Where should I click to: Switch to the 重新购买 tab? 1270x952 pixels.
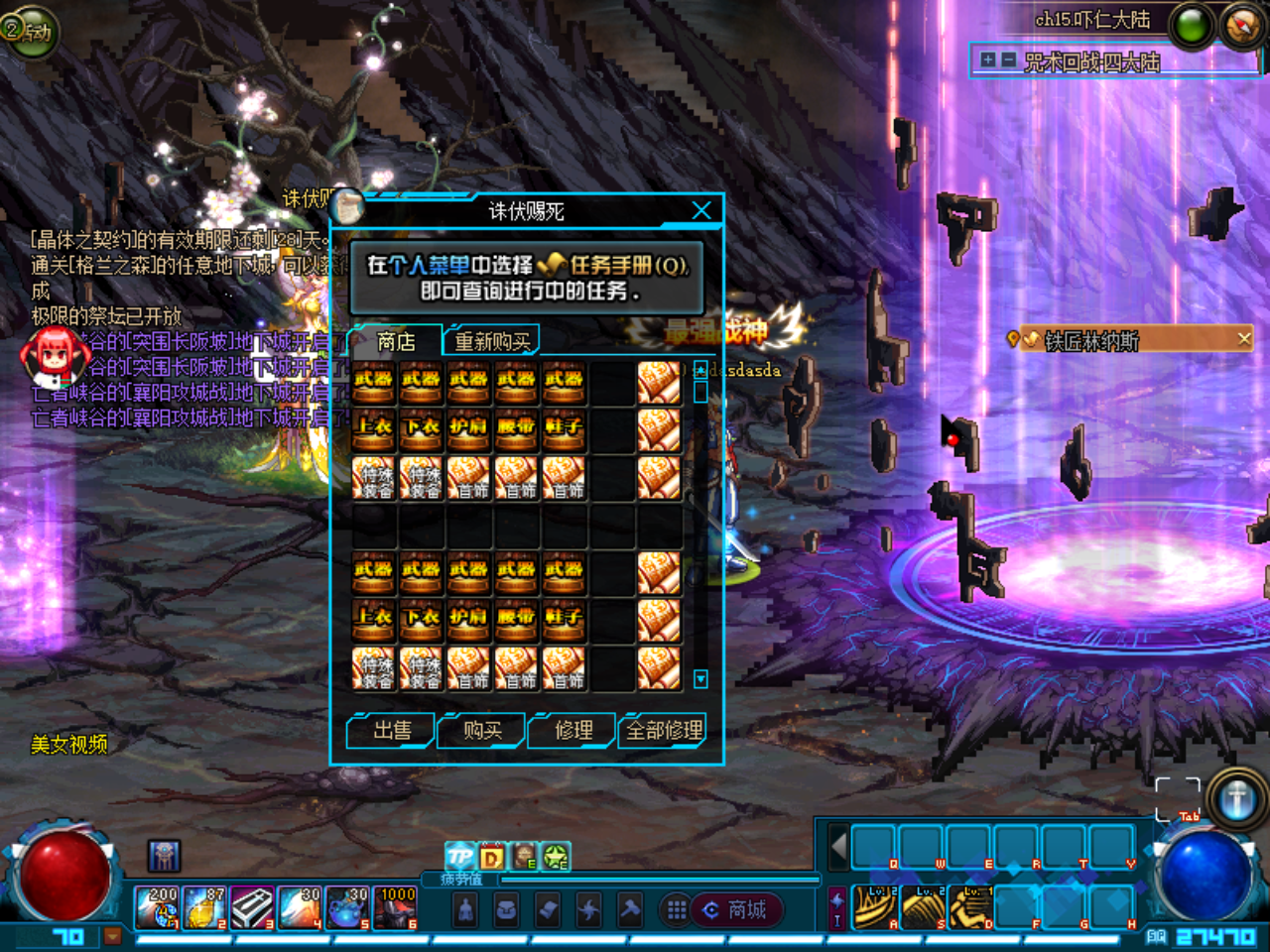pyautogui.click(x=491, y=341)
